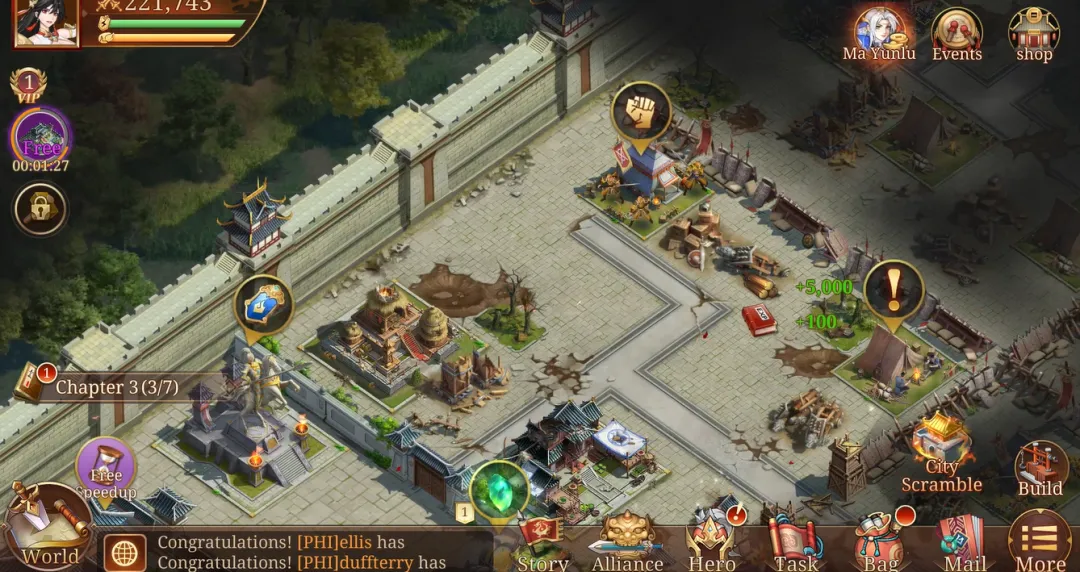Open the player avatar profile
Viewport: 1080px width, 572px height.
point(46,22)
